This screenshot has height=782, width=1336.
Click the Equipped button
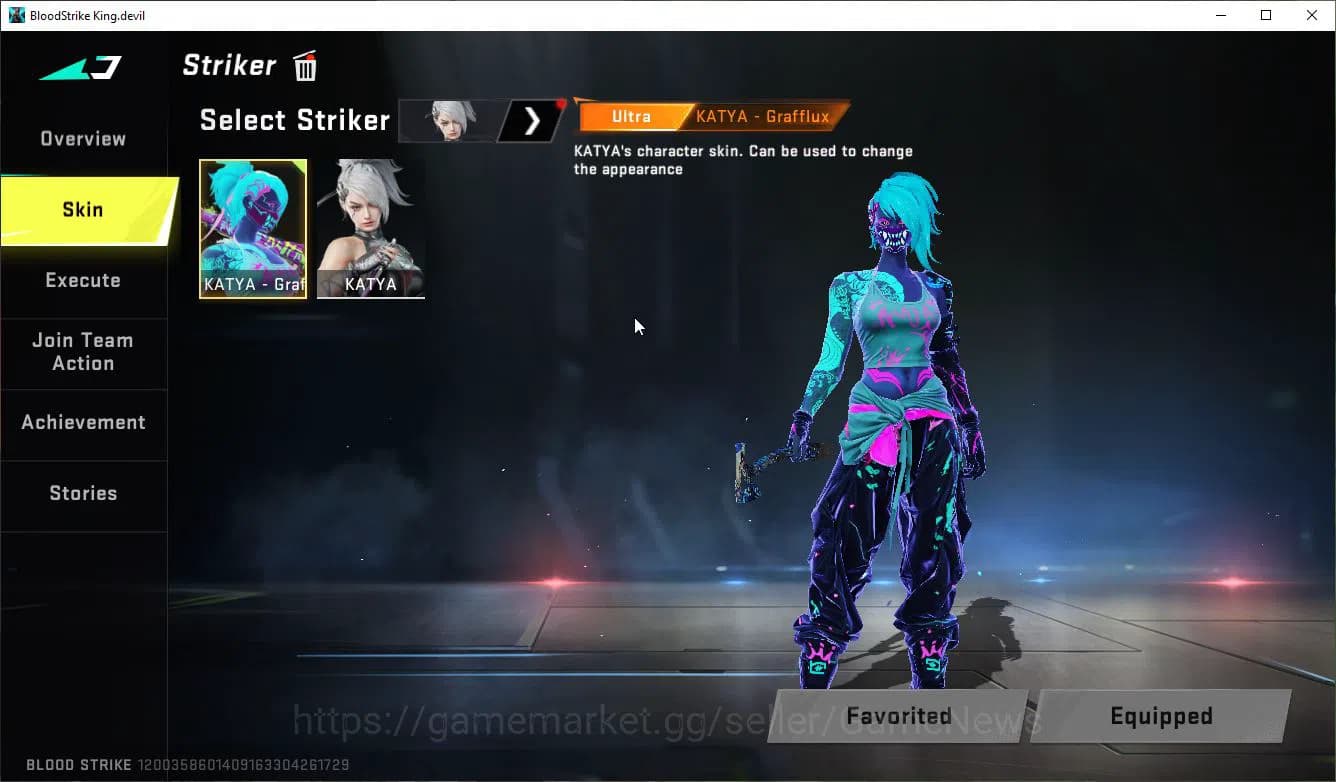[x=1161, y=716]
